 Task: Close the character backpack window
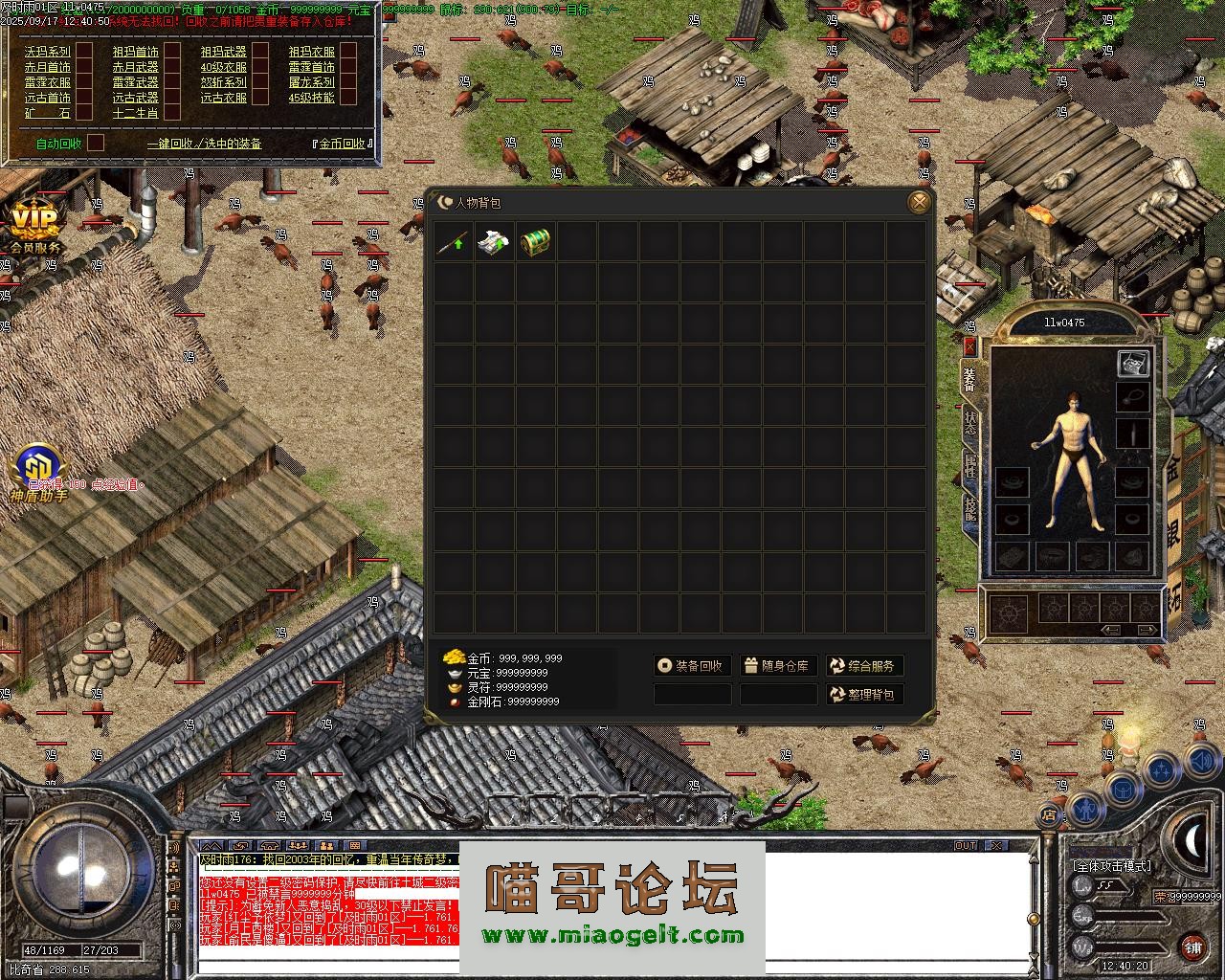919,202
